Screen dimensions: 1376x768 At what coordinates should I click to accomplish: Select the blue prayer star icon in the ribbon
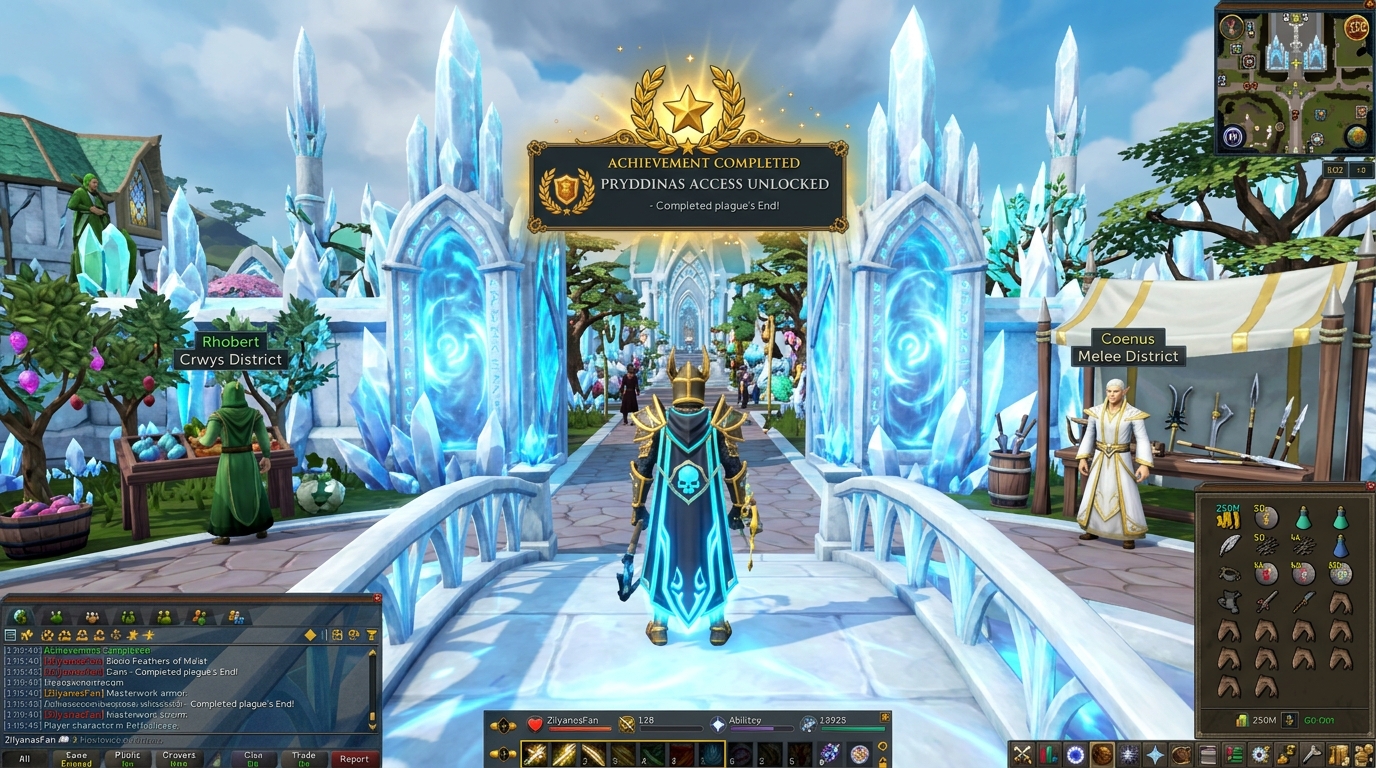pos(1155,755)
